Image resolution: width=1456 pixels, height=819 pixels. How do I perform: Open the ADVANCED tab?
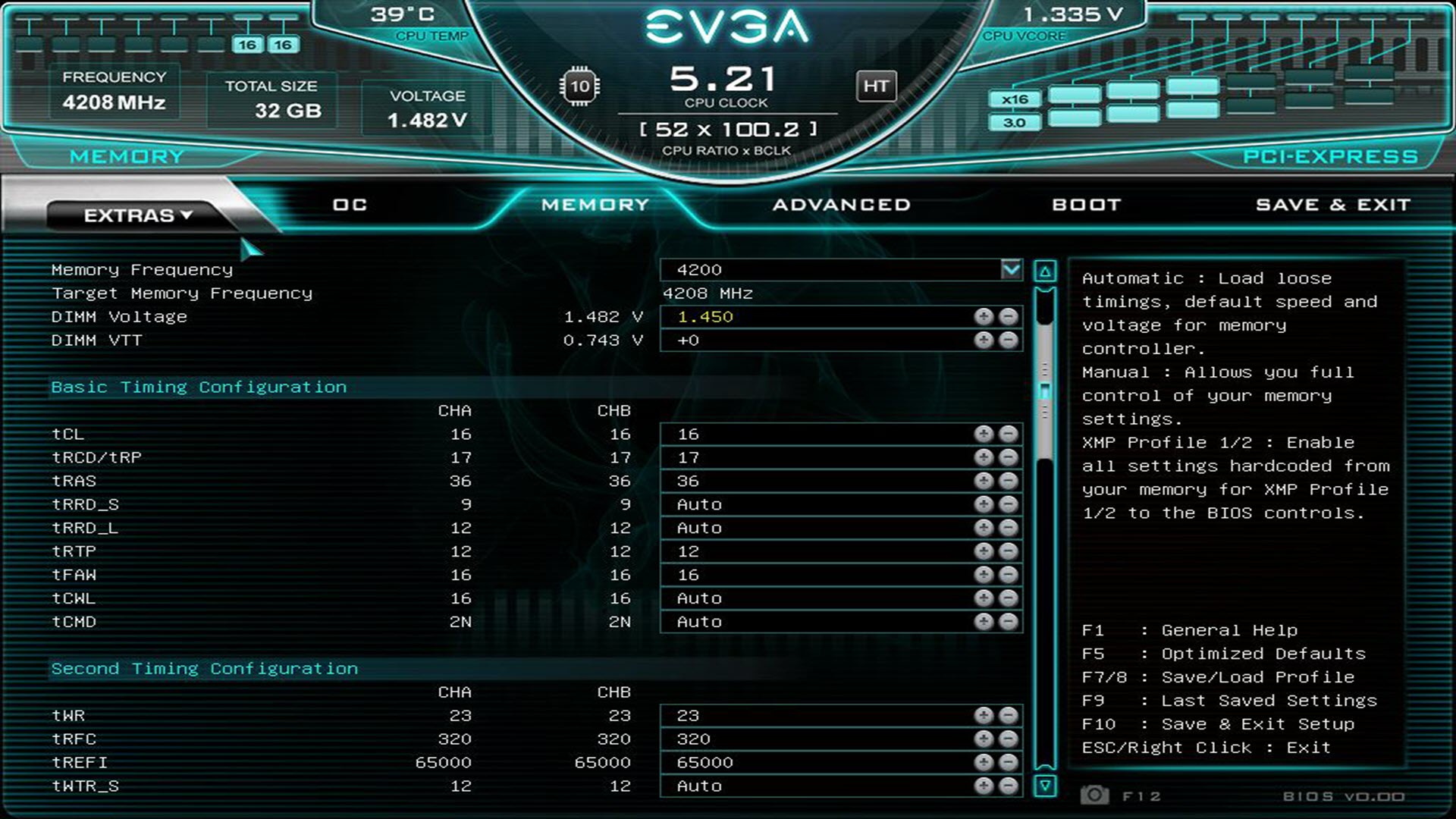click(841, 205)
